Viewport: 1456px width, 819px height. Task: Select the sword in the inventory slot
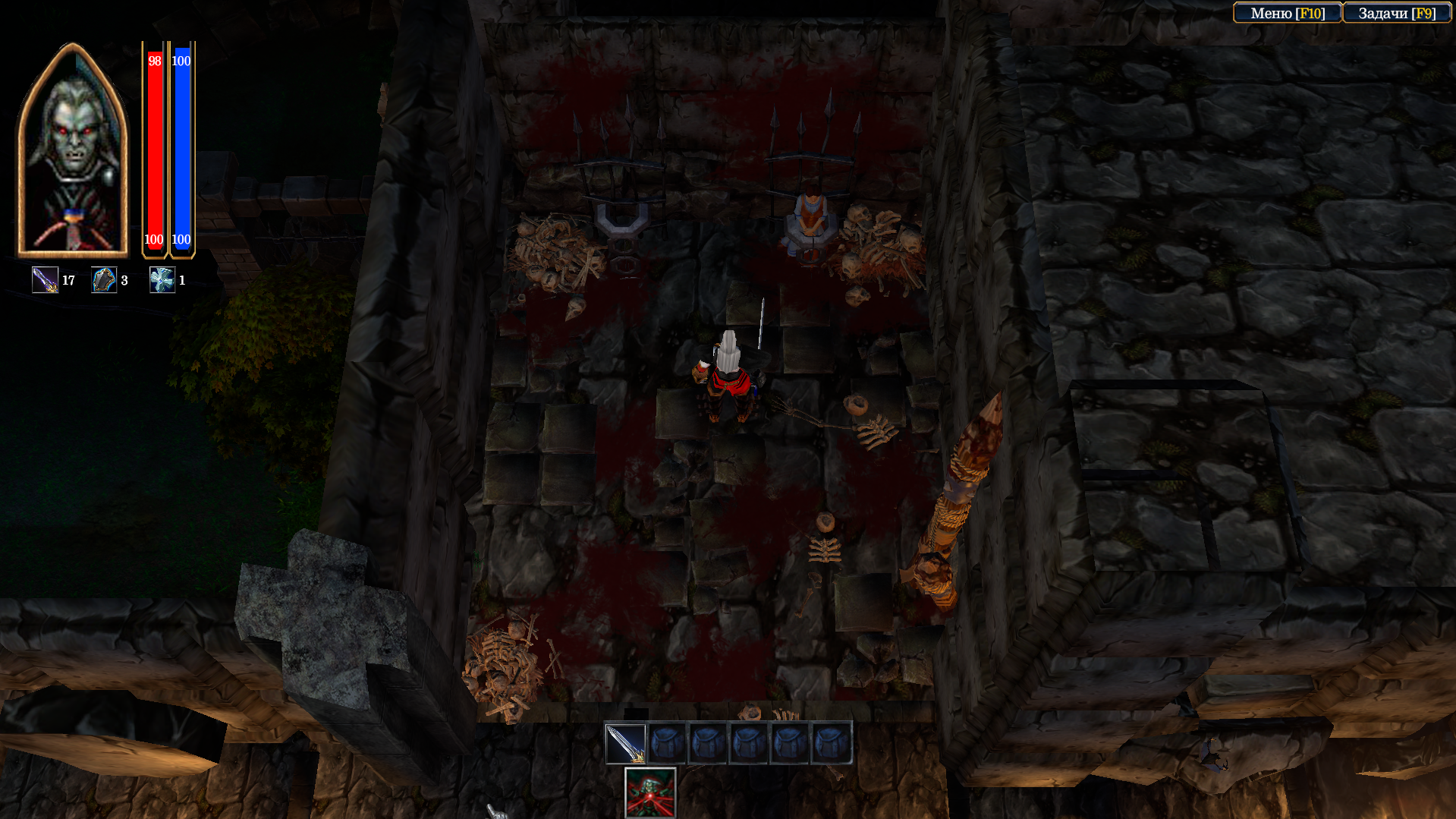[x=625, y=743]
